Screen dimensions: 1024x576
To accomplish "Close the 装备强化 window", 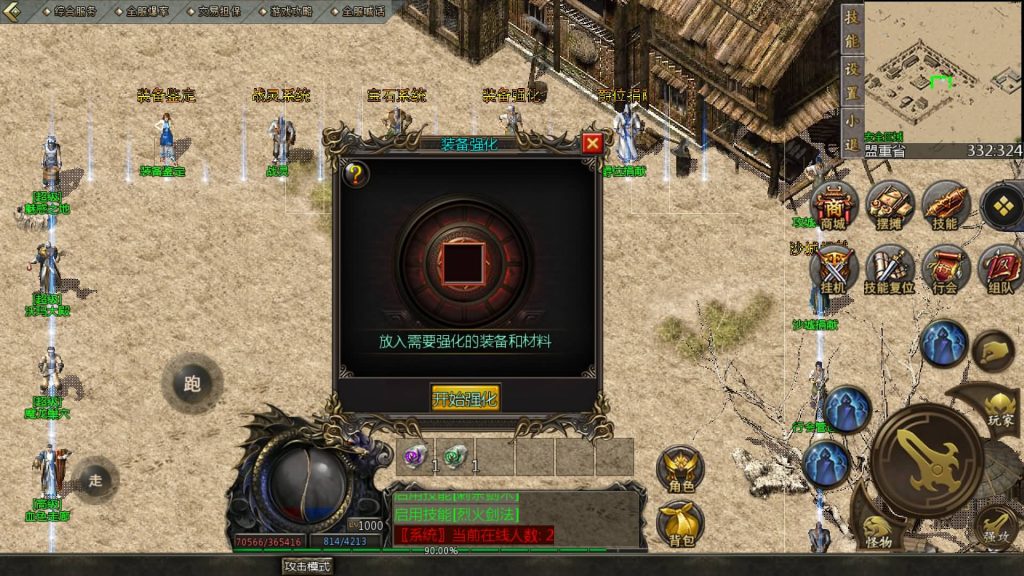I will [x=592, y=143].
